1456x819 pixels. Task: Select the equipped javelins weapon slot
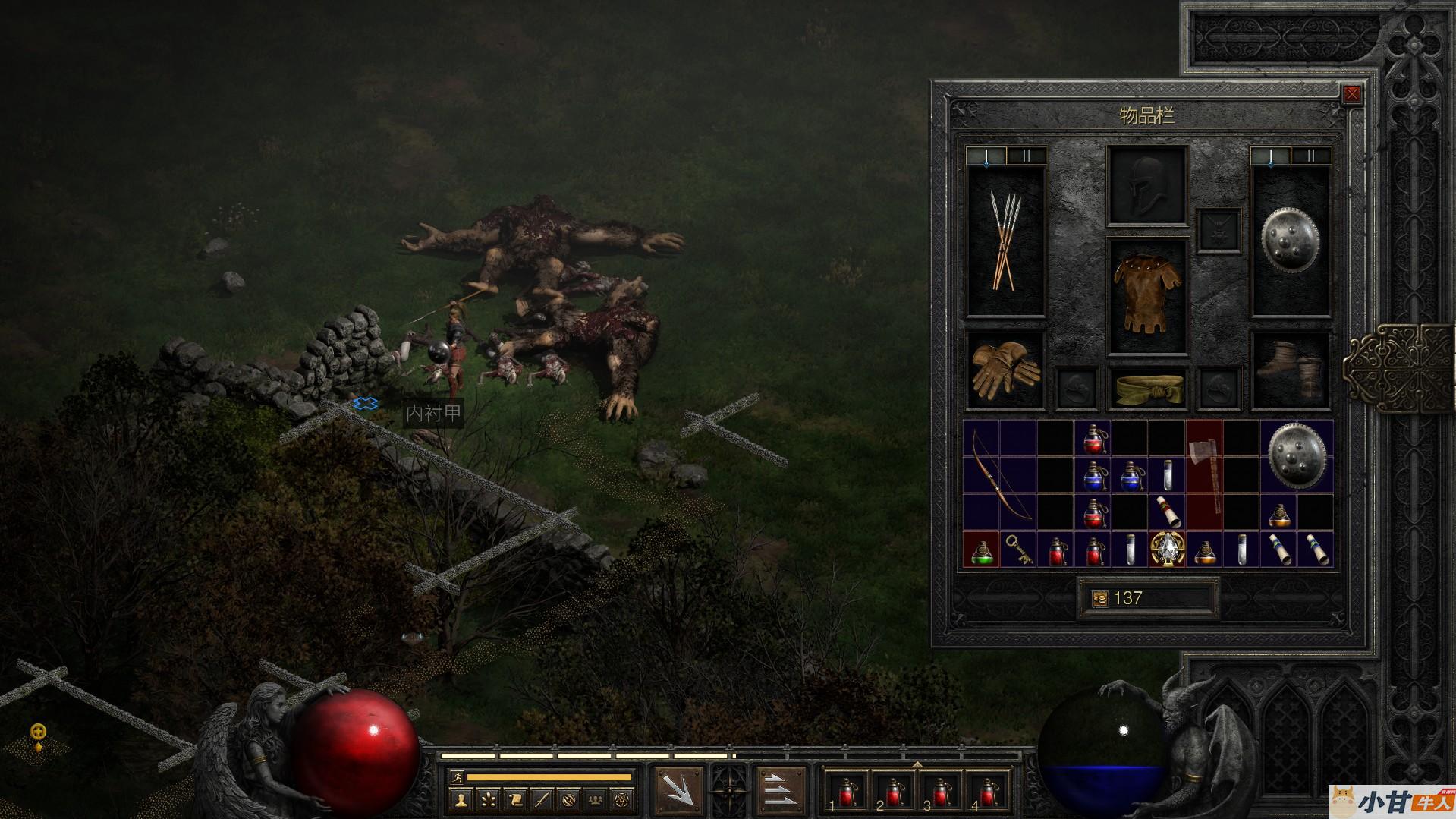click(1005, 241)
